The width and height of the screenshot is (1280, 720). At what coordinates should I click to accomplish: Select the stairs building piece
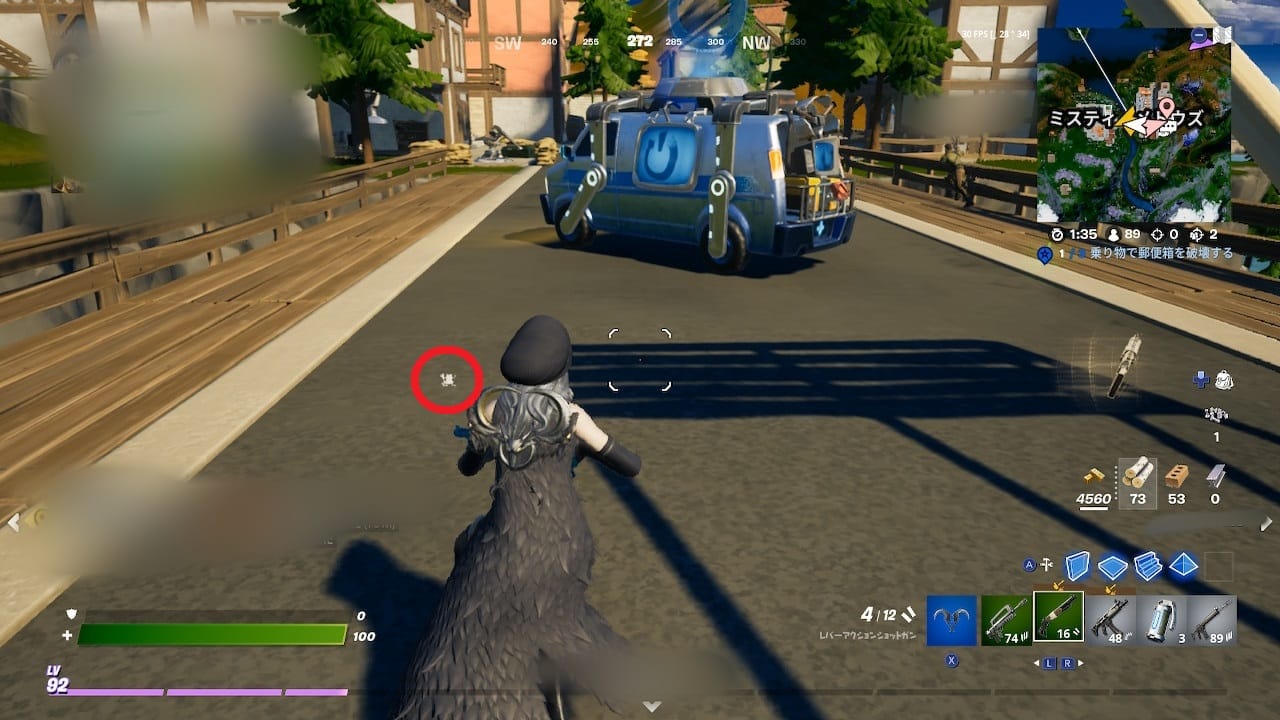pyautogui.click(x=1148, y=567)
